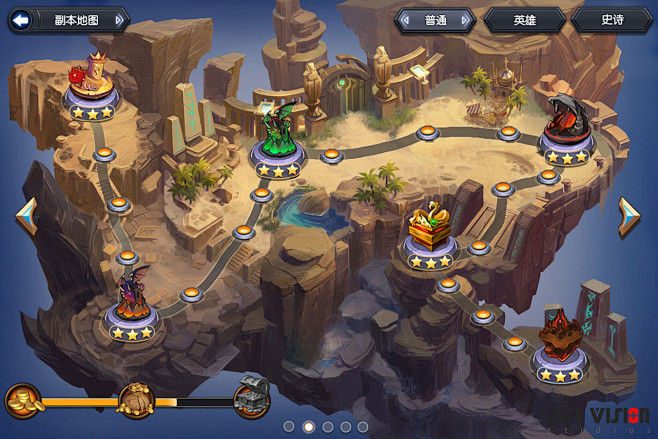Advance to the next map with the right arrow
This screenshot has height=439, width=658.
tap(628, 216)
